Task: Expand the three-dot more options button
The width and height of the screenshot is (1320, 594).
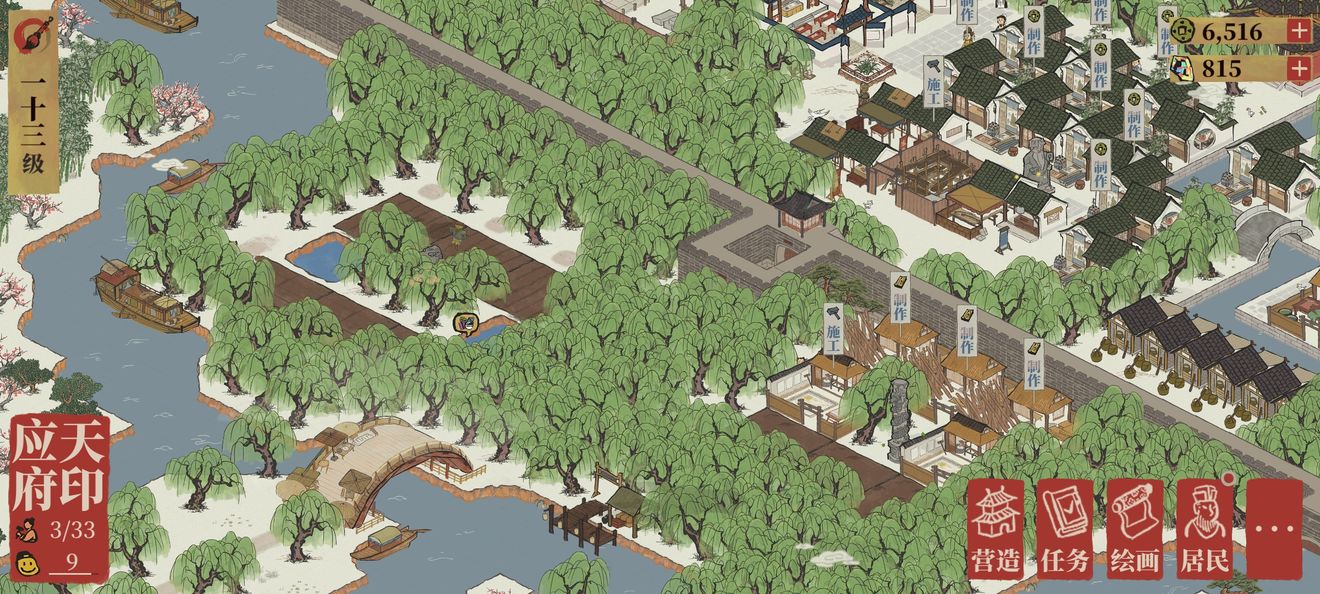Action: (x=1275, y=529)
